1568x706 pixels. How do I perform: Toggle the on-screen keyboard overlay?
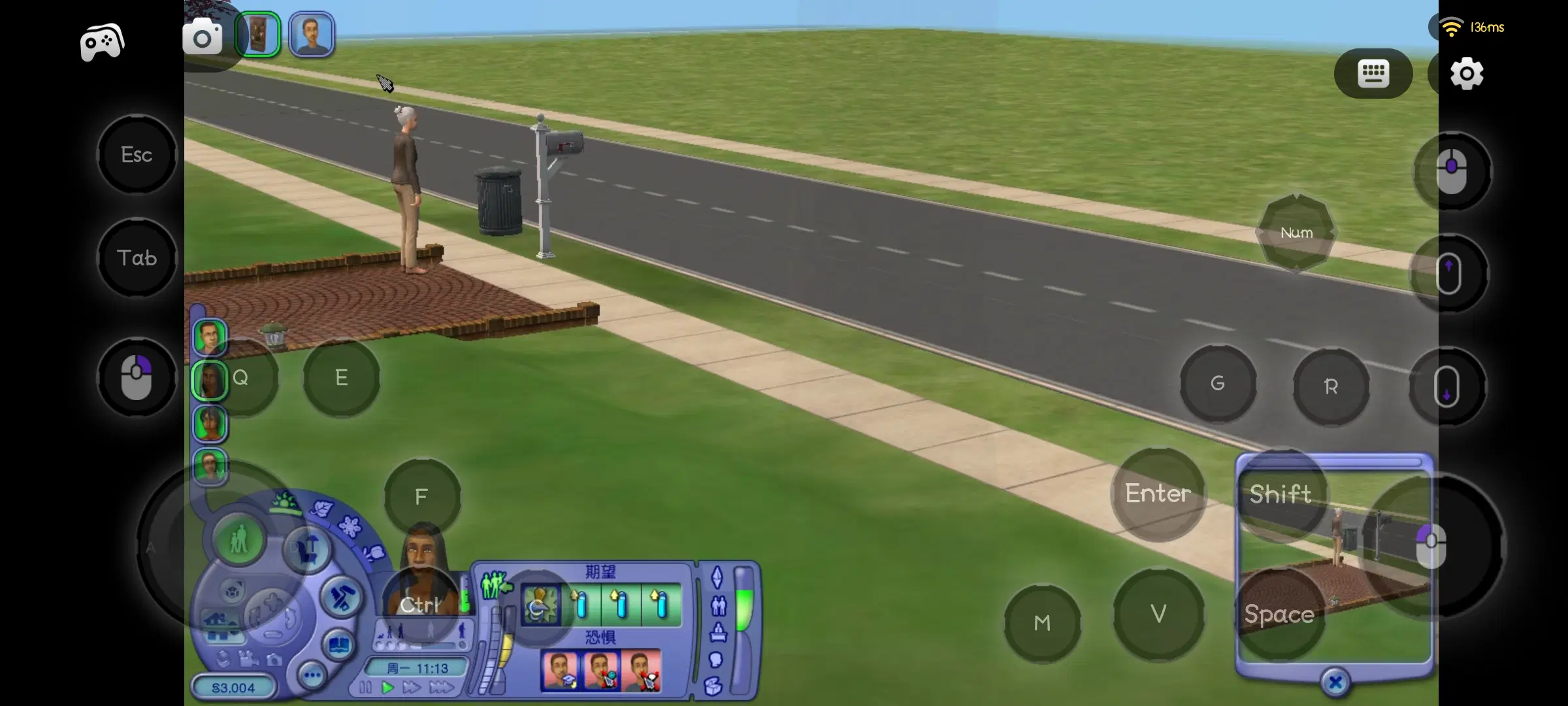tap(1372, 73)
